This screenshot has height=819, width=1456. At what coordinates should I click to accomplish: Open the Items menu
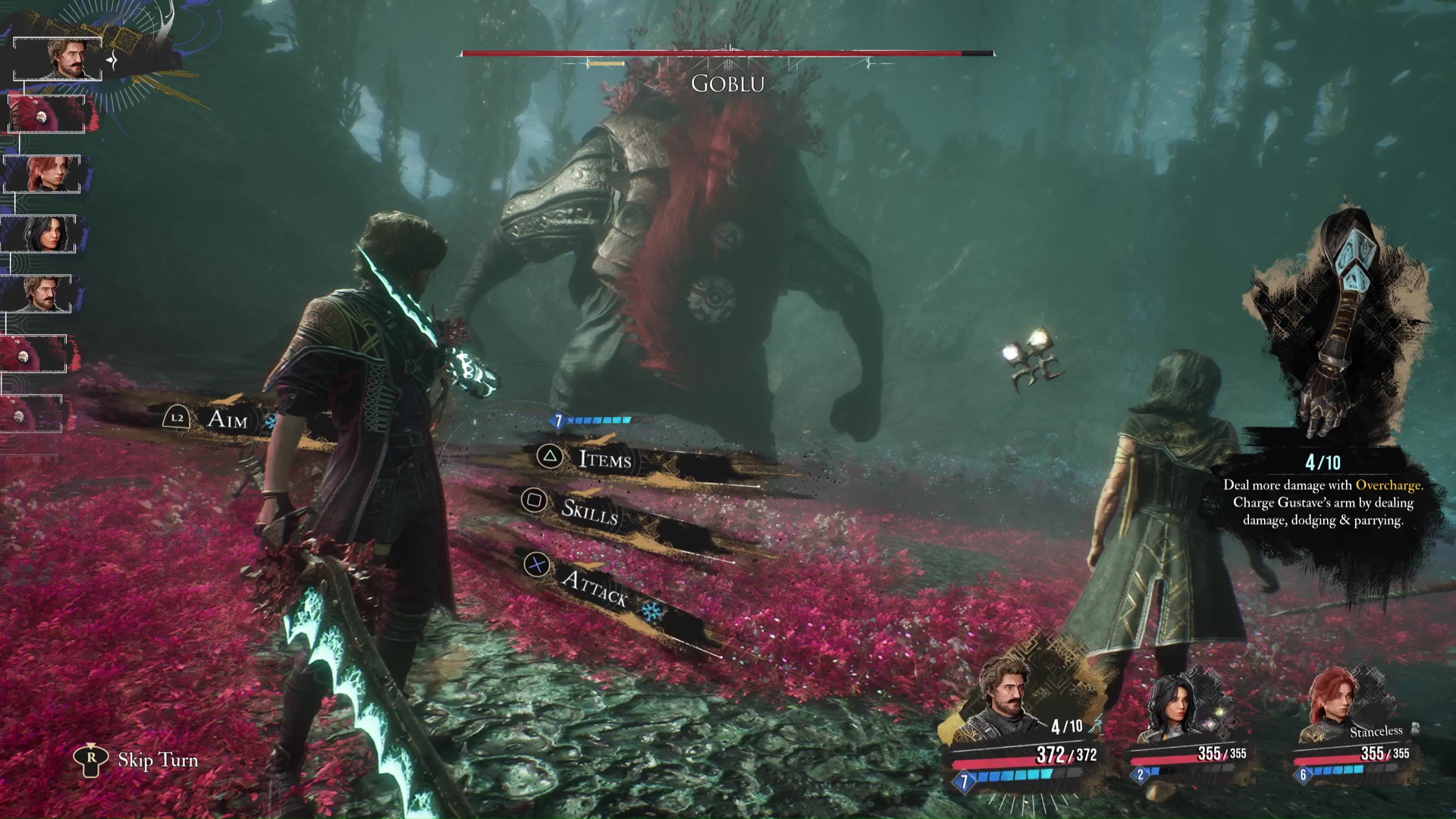point(604,458)
